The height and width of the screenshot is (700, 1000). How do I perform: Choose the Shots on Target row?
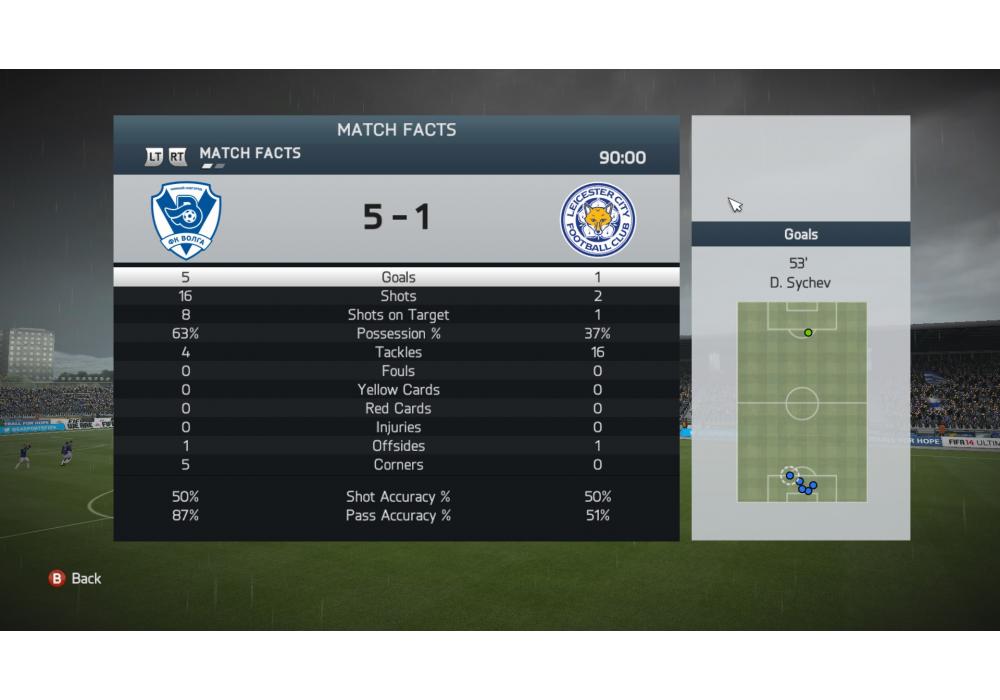click(398, 315)
